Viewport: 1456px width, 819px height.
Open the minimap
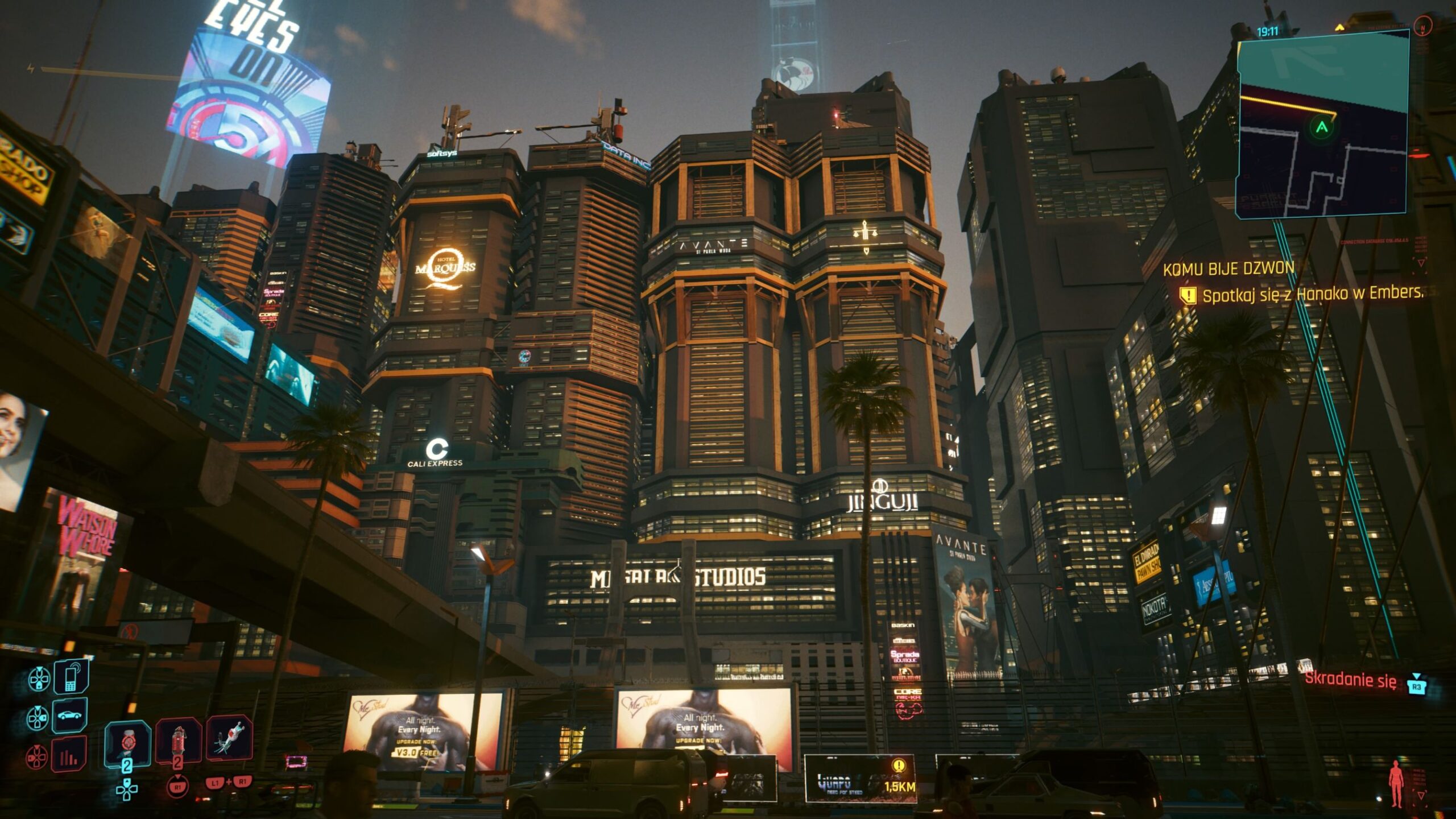(1323, 126)
